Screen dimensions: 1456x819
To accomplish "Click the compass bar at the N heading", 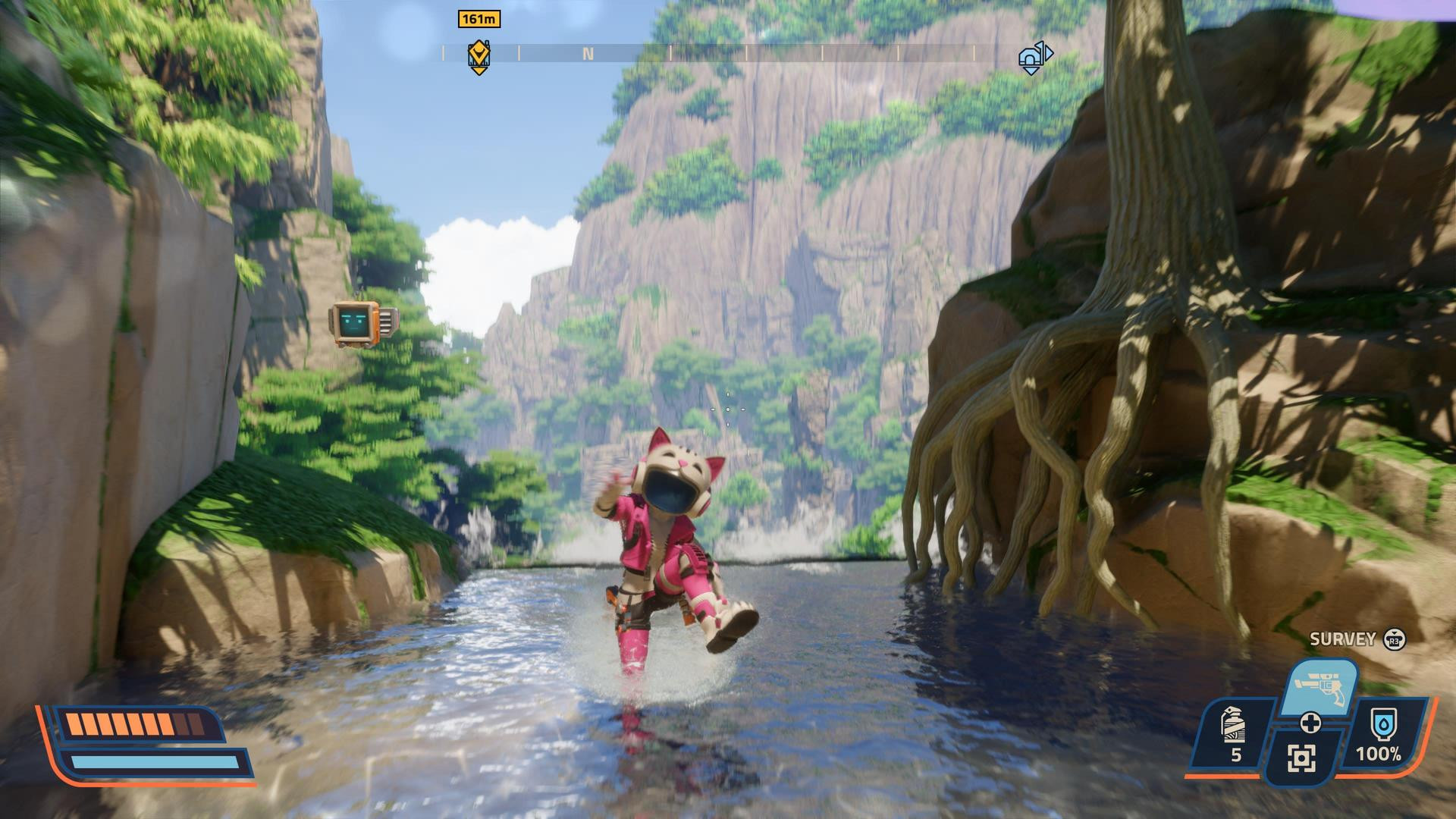I will [588, 54].
